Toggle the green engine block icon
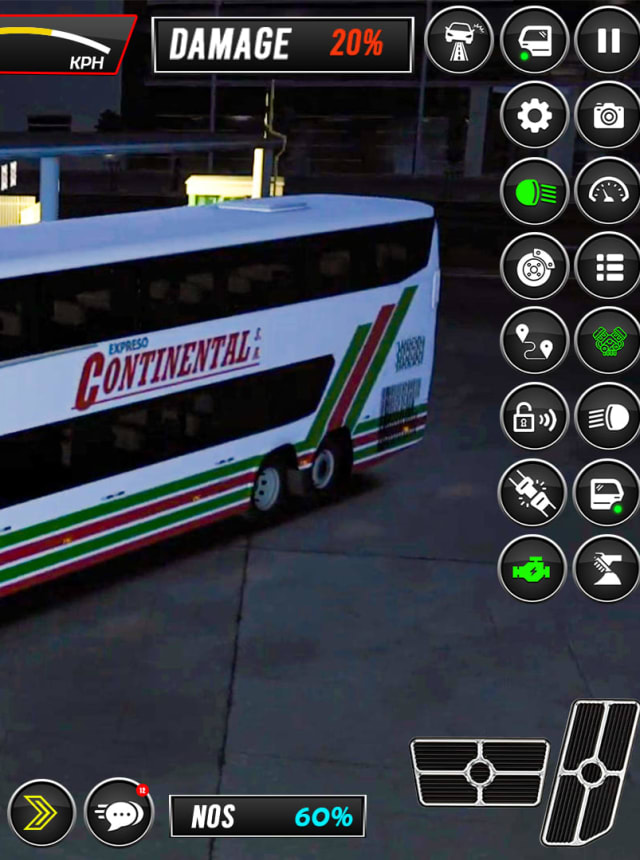640x860 pixels. click(x=608, y=341)
